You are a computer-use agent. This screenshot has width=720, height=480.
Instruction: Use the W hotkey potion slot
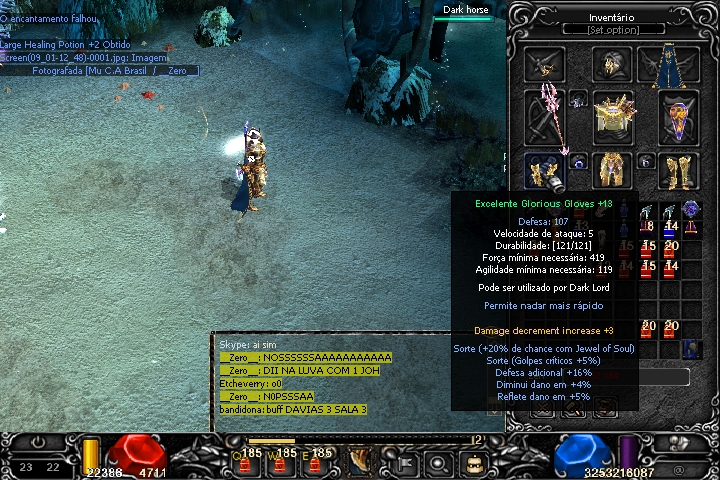click(285, 463)
